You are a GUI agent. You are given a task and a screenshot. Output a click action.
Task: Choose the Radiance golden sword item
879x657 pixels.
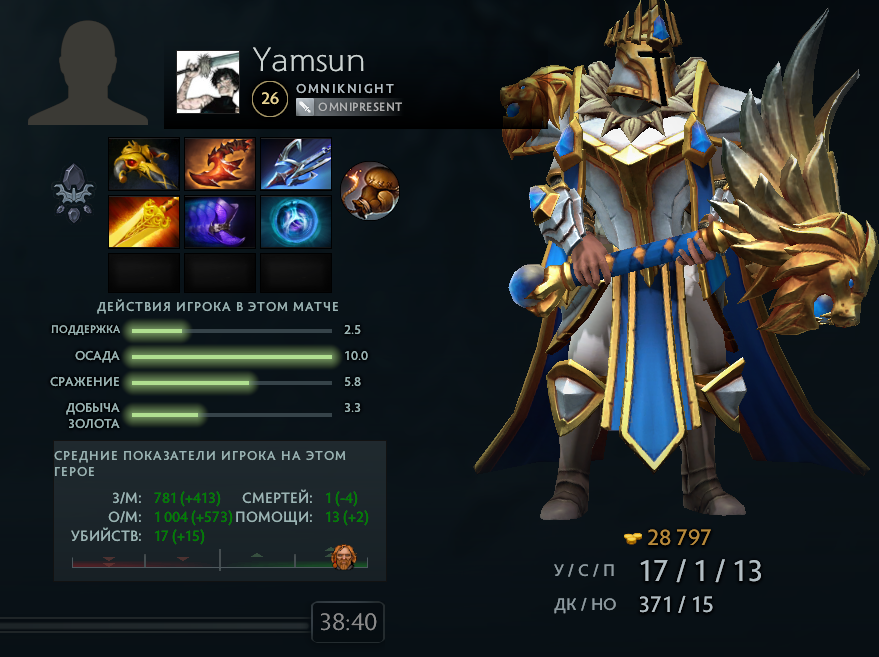144,221
